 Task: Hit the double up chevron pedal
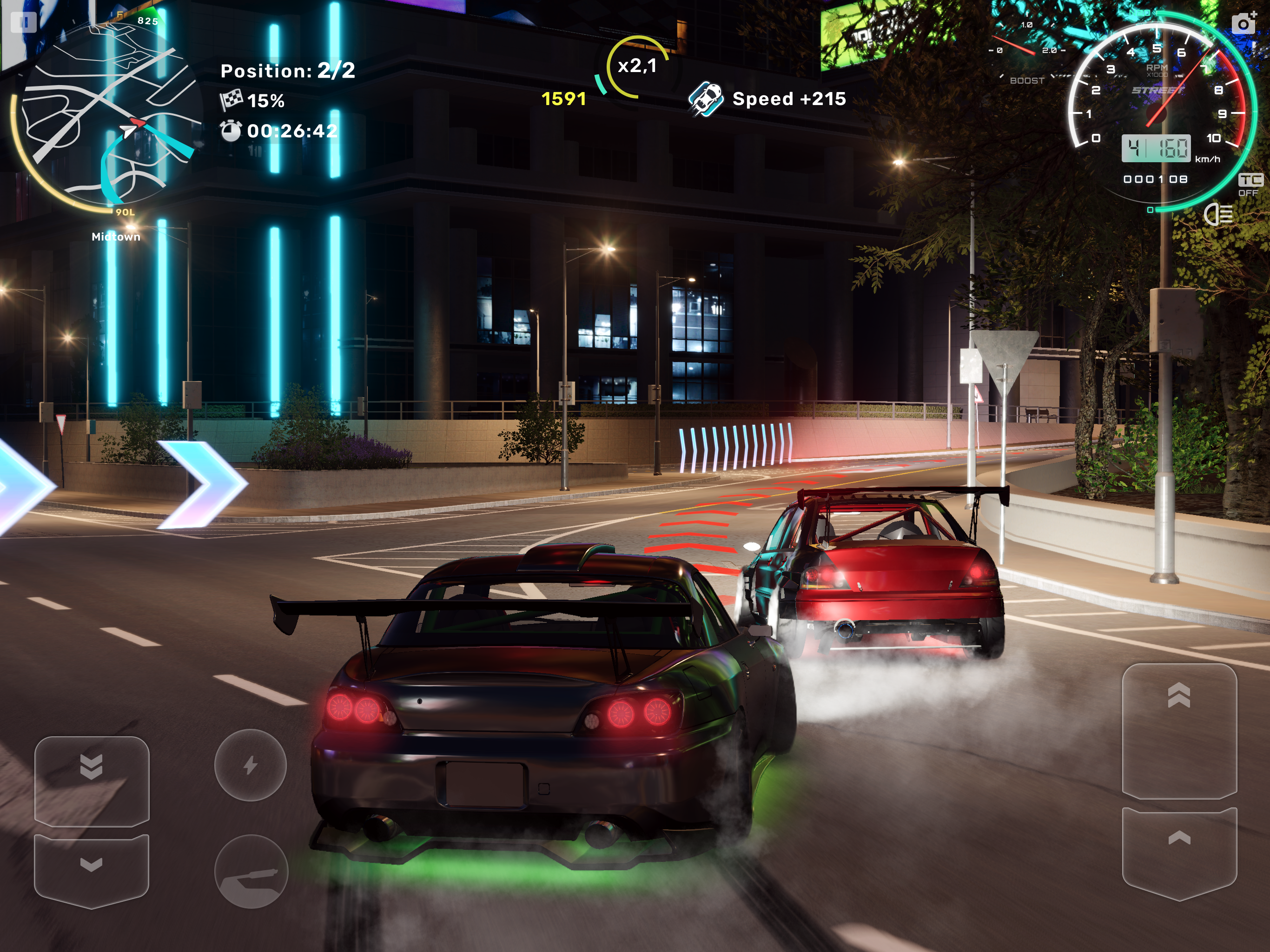1179,729
